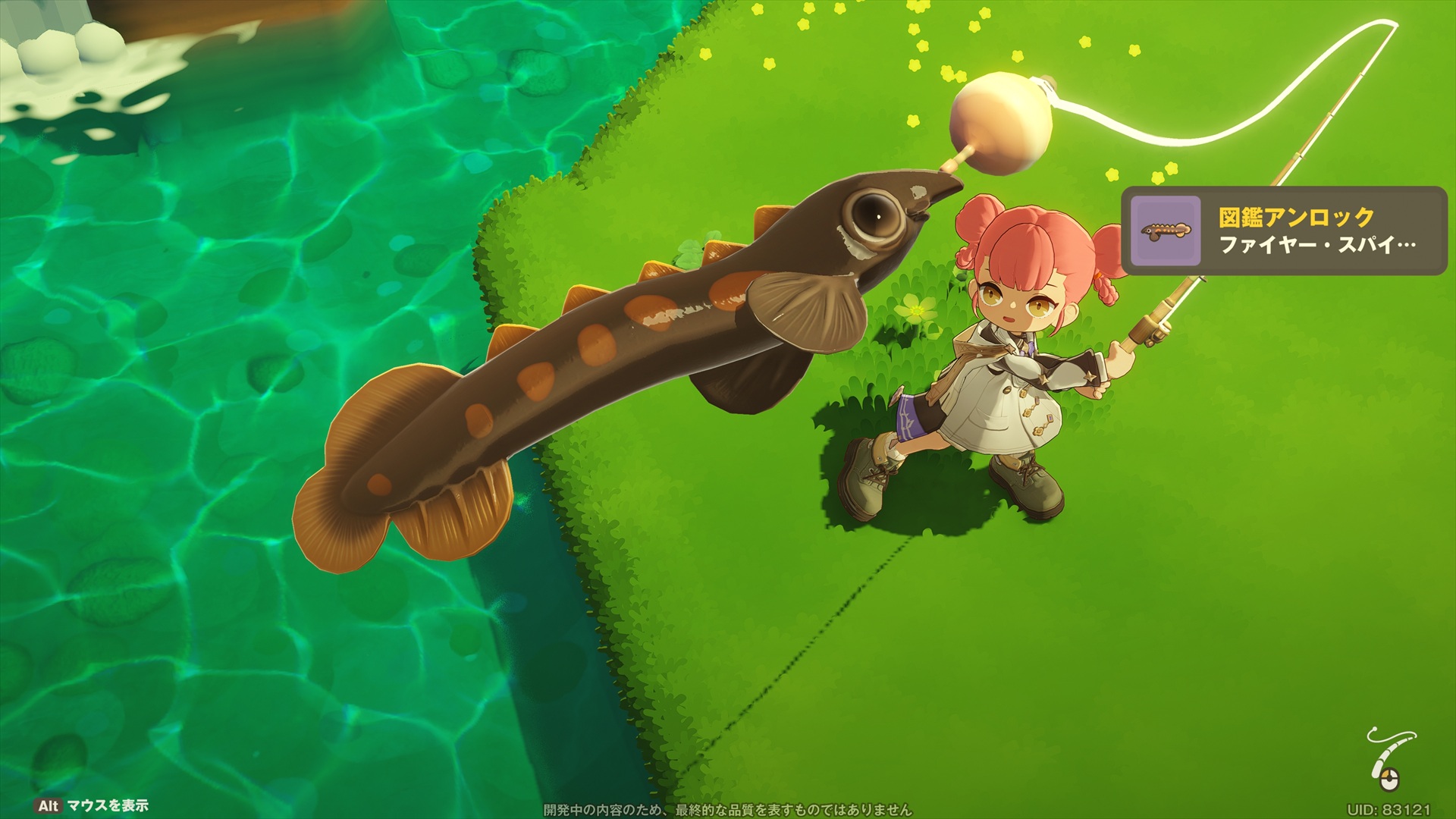The width and height of the screenshot is (1456, 819).
Task: Click the mouse-button fishing indicator icon
Action: (1389, 780)
